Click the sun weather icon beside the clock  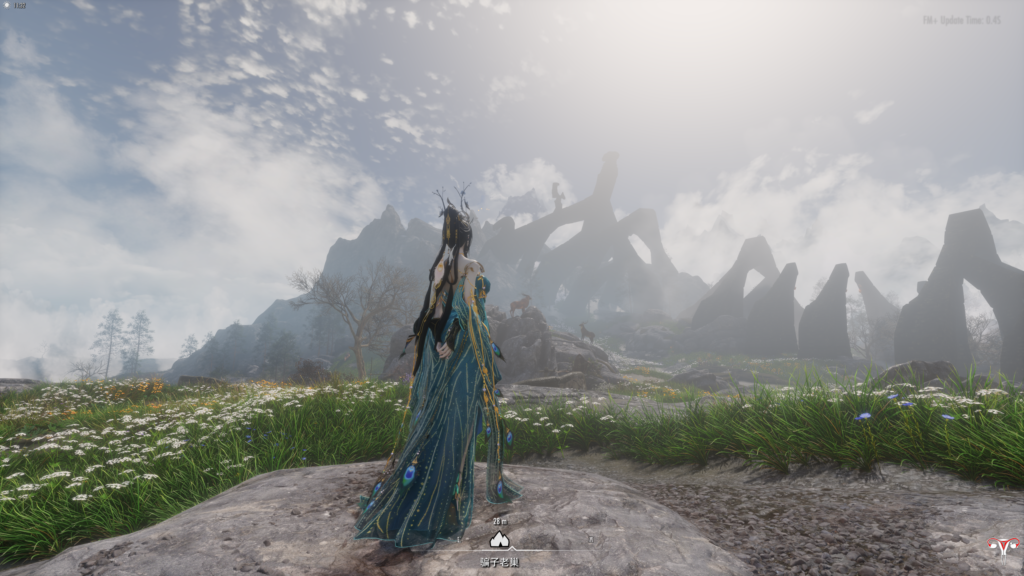click(8, 6)
